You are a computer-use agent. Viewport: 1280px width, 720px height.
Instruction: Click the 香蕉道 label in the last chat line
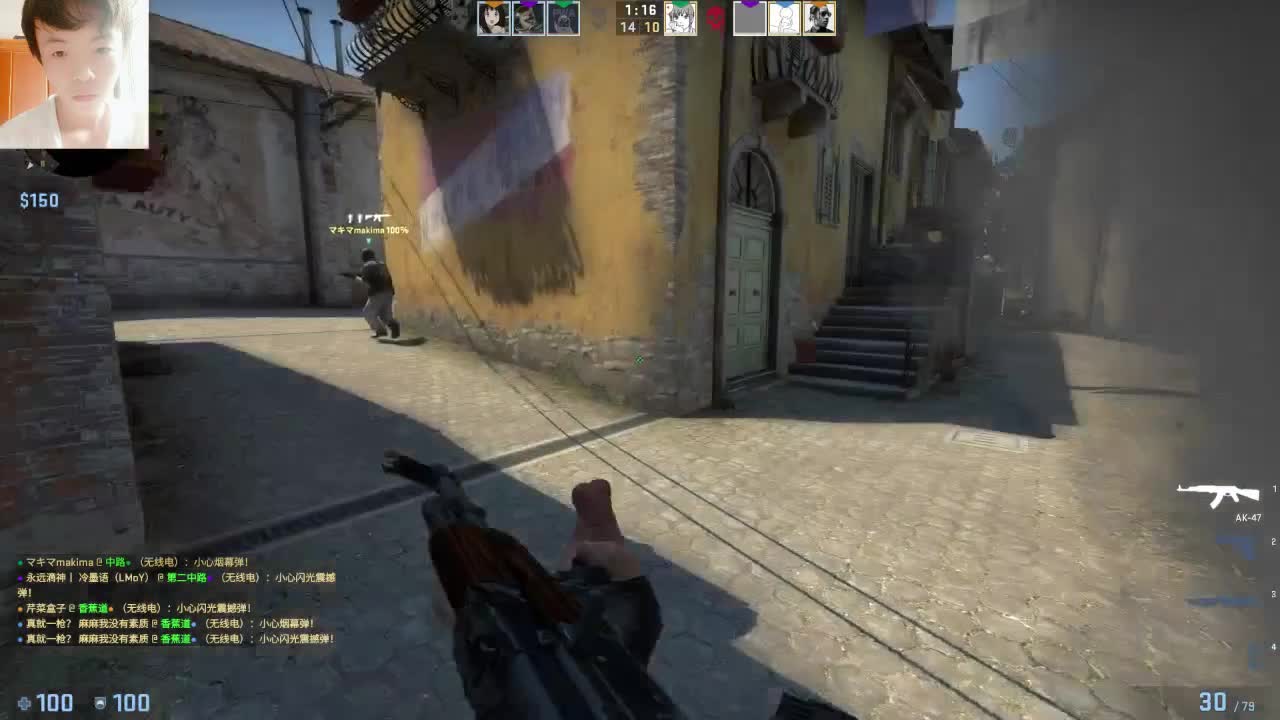click(x=176, y=639)
